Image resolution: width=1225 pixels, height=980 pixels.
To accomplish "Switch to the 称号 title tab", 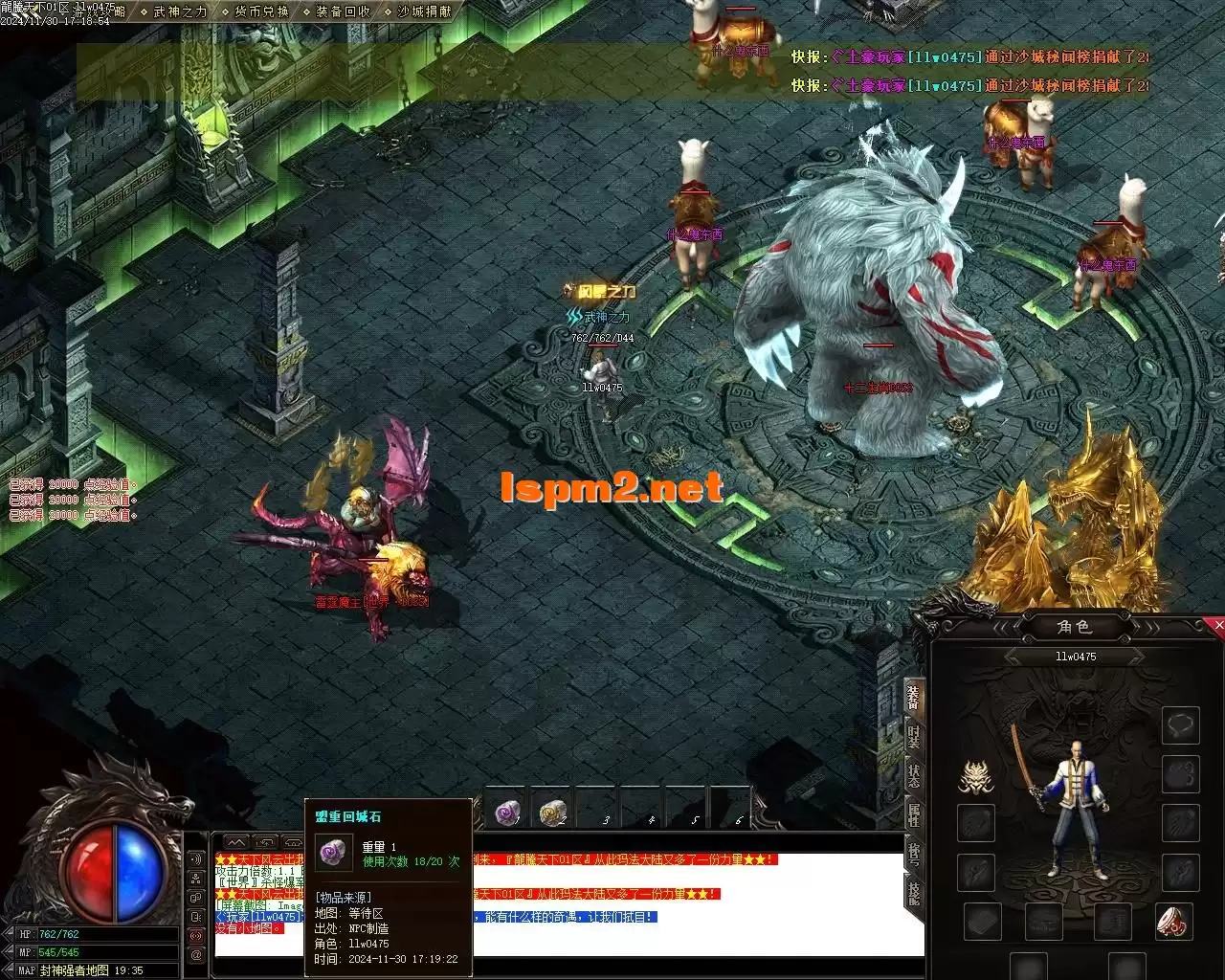I will (x=914, y=854).
